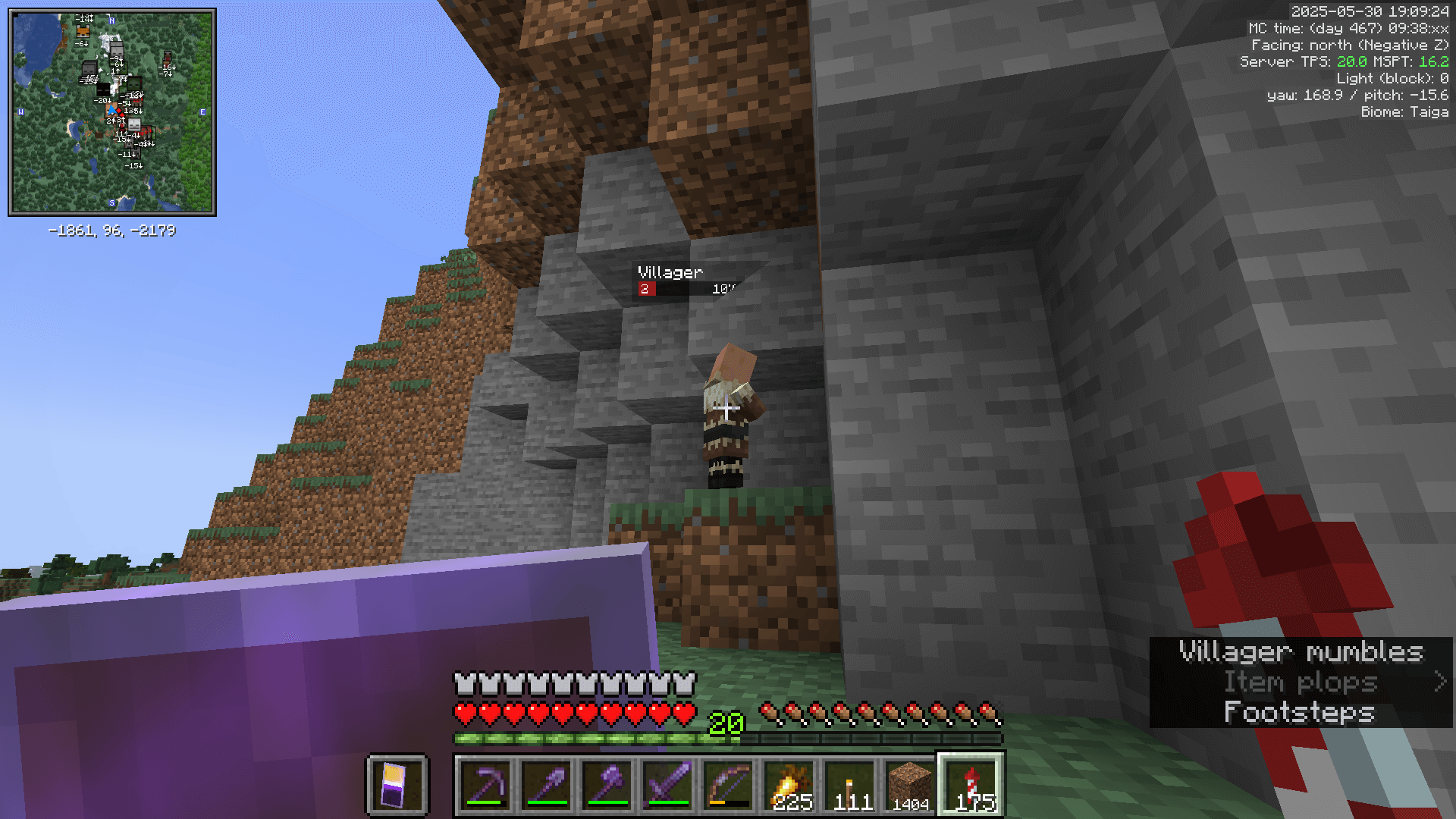Viewport: 1456px width, 819px height.
Task: Expand the 'Item plops' subtitle chevron
Action: [1440, 682]
